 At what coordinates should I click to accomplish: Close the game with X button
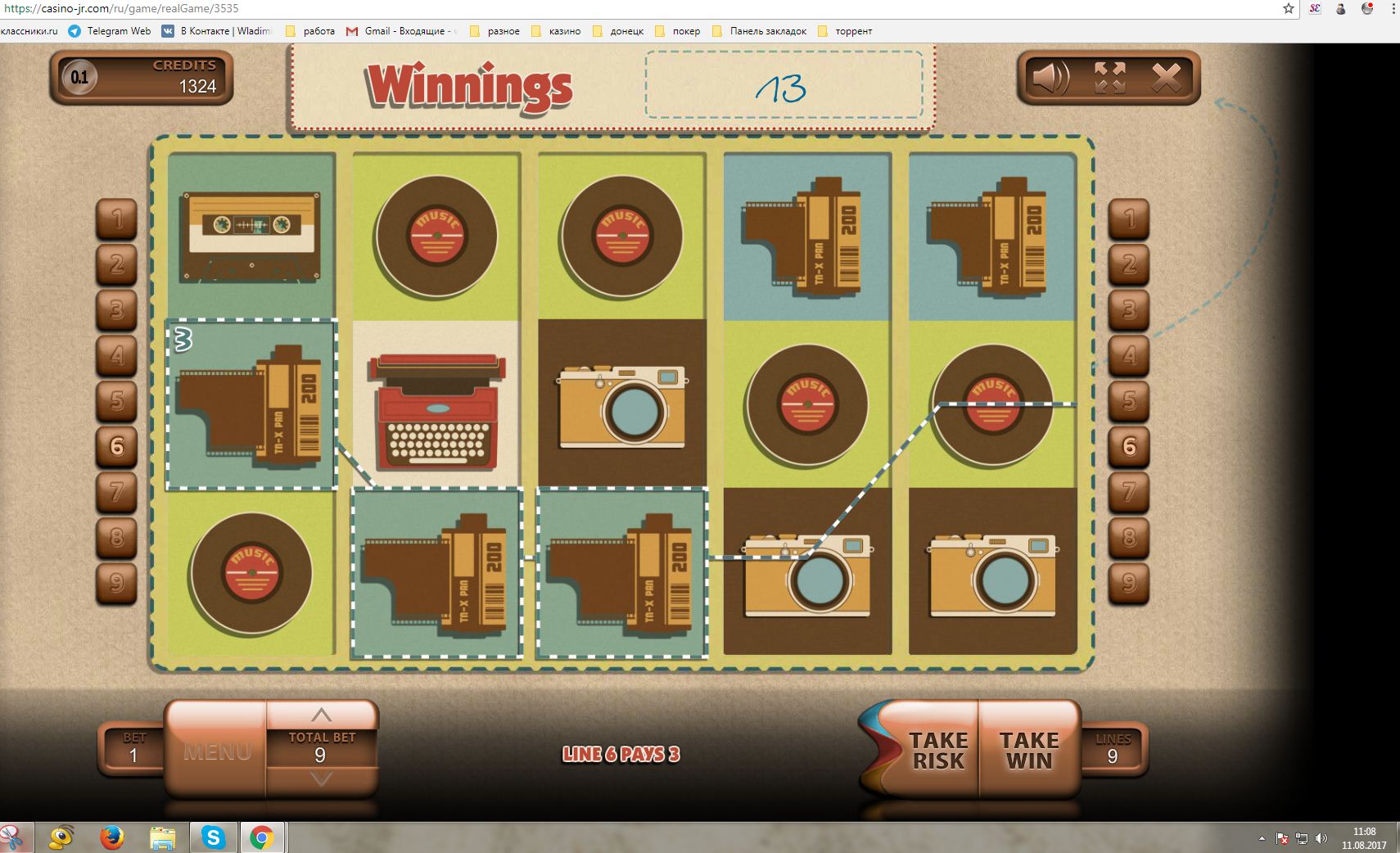[1166, 78]
